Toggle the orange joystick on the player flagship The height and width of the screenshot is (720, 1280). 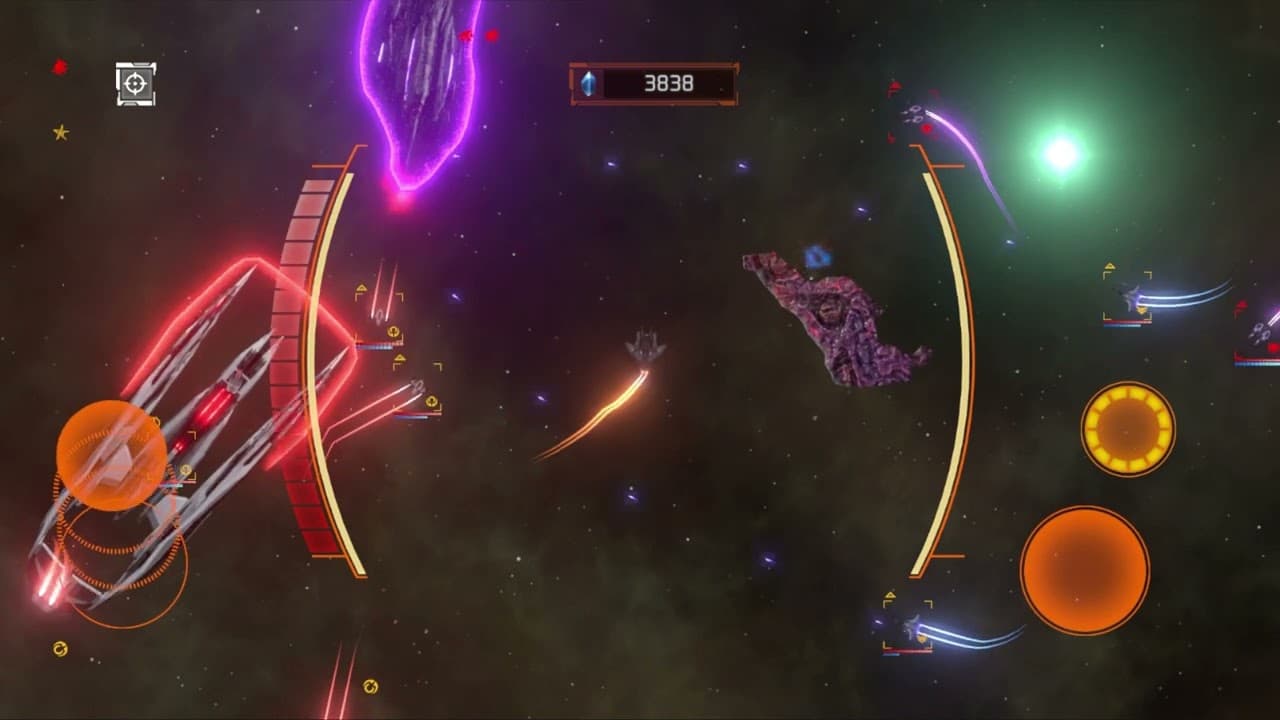113,452
